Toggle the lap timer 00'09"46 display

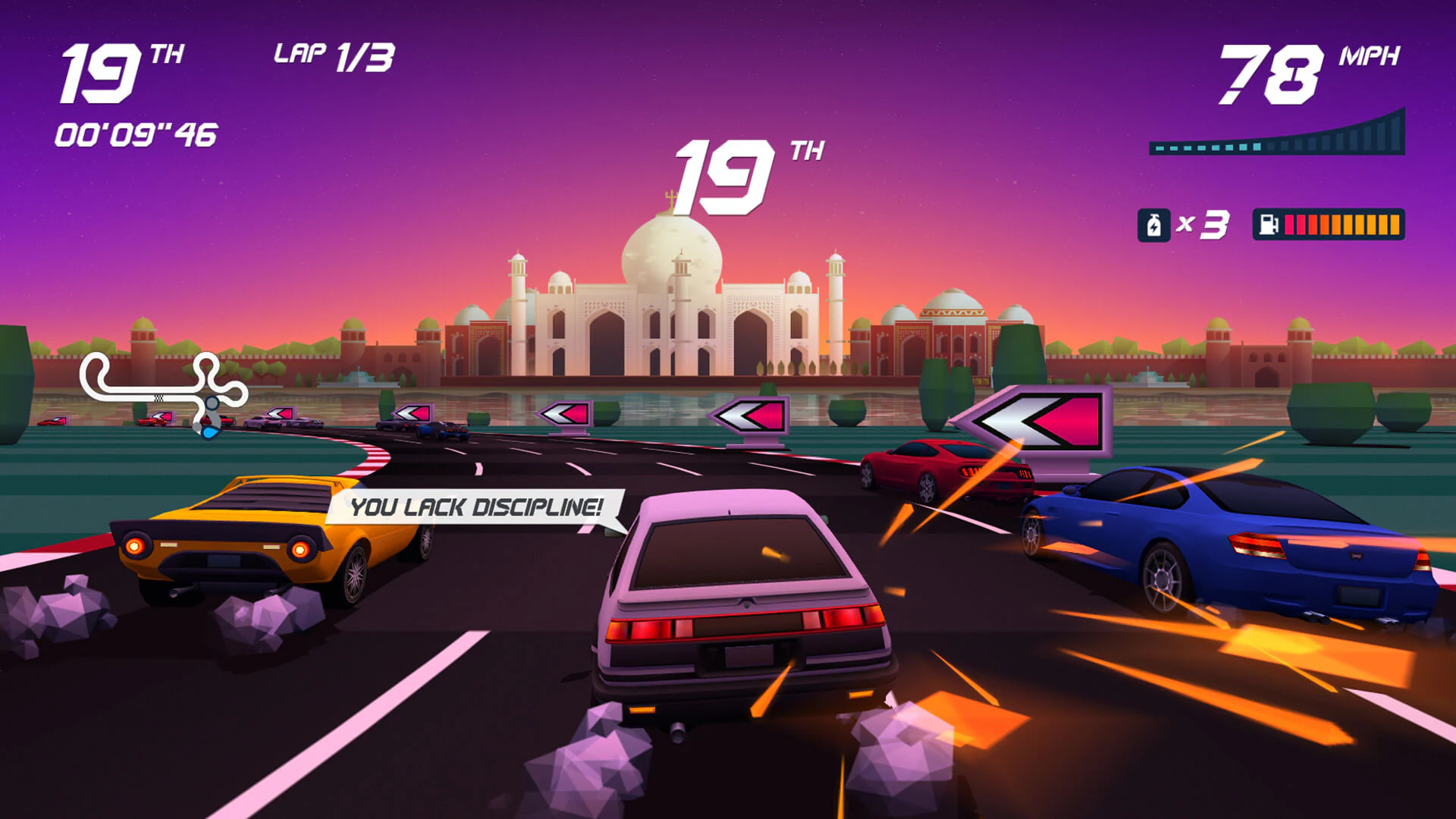point(136,133)
